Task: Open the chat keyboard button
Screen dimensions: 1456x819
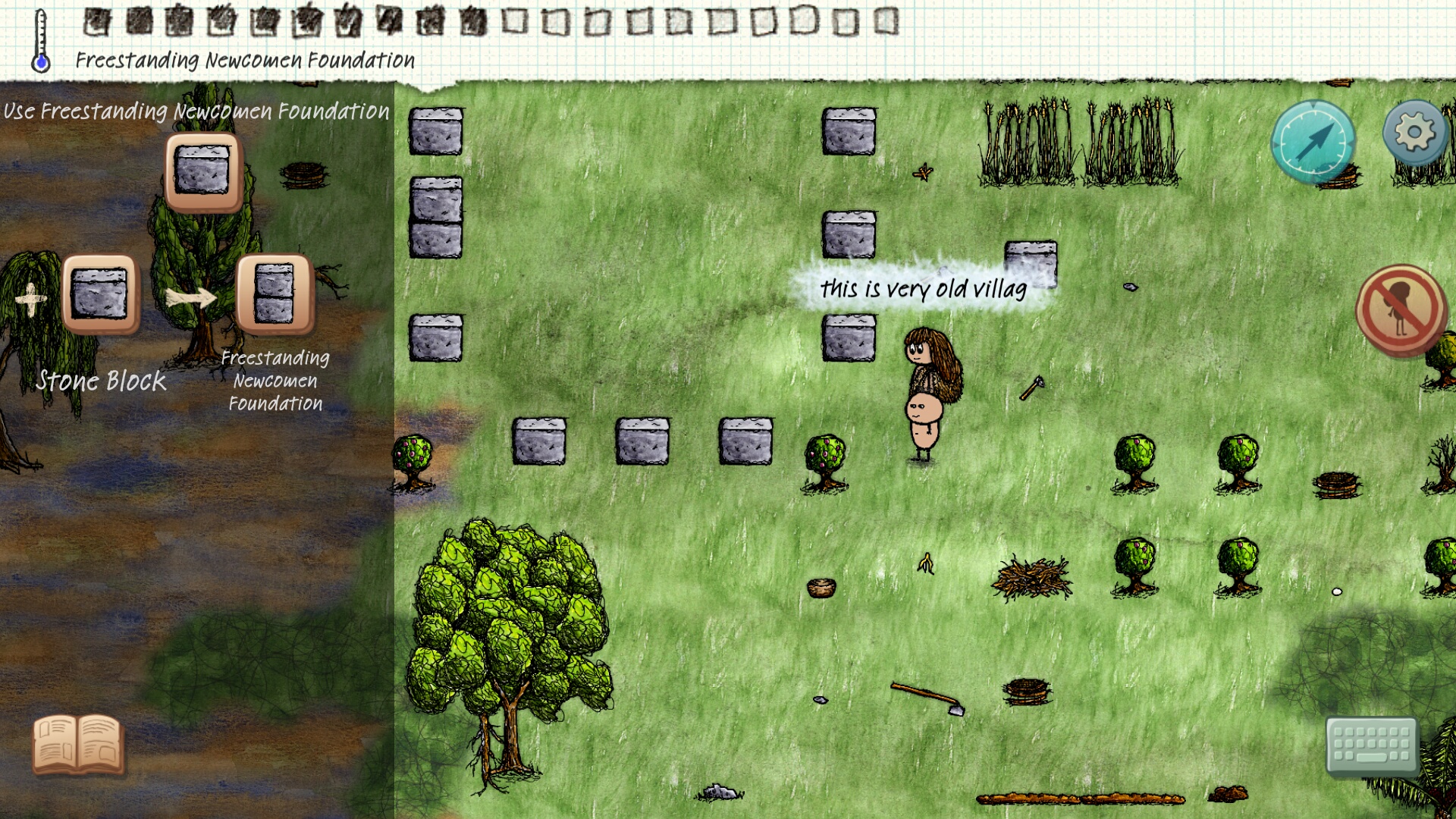Action: 1371,744
